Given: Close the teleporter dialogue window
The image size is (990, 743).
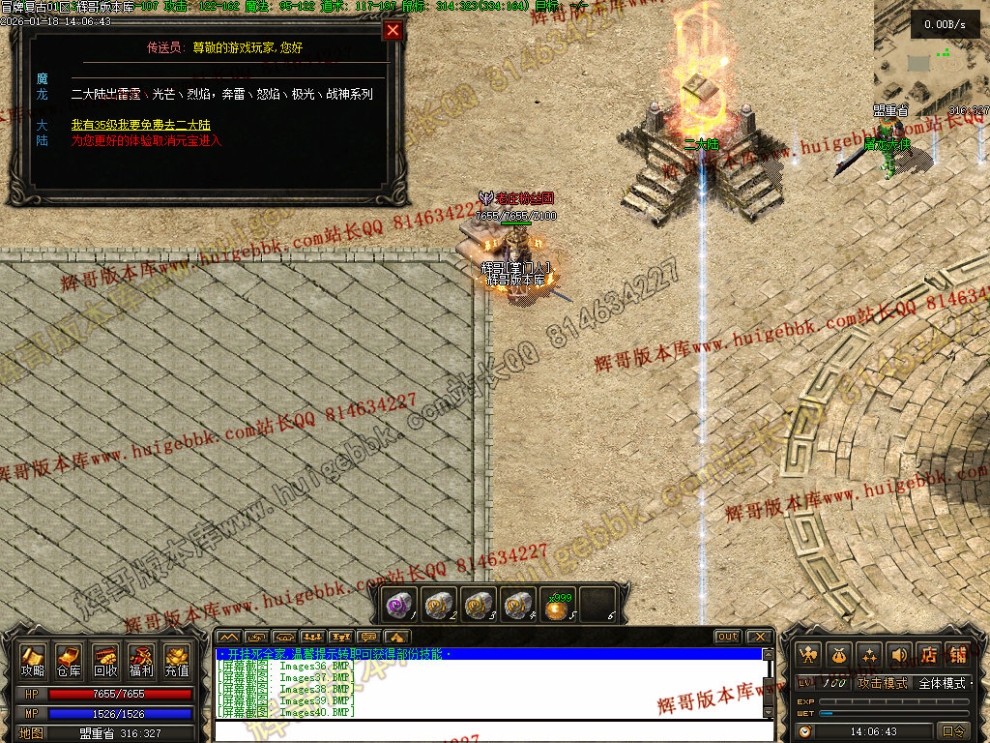Looking at the screenshot, I should [393, 31].
